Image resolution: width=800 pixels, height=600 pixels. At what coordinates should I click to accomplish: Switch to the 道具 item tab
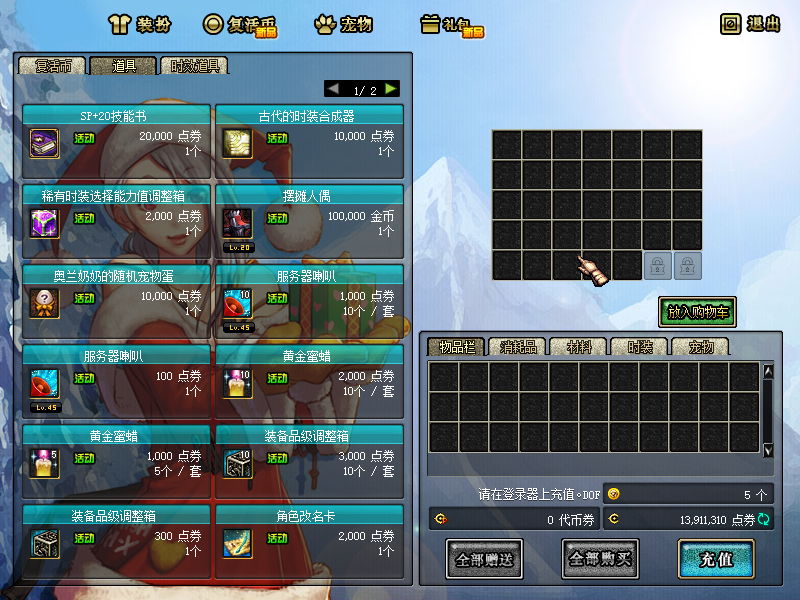[x=123, y=66]
